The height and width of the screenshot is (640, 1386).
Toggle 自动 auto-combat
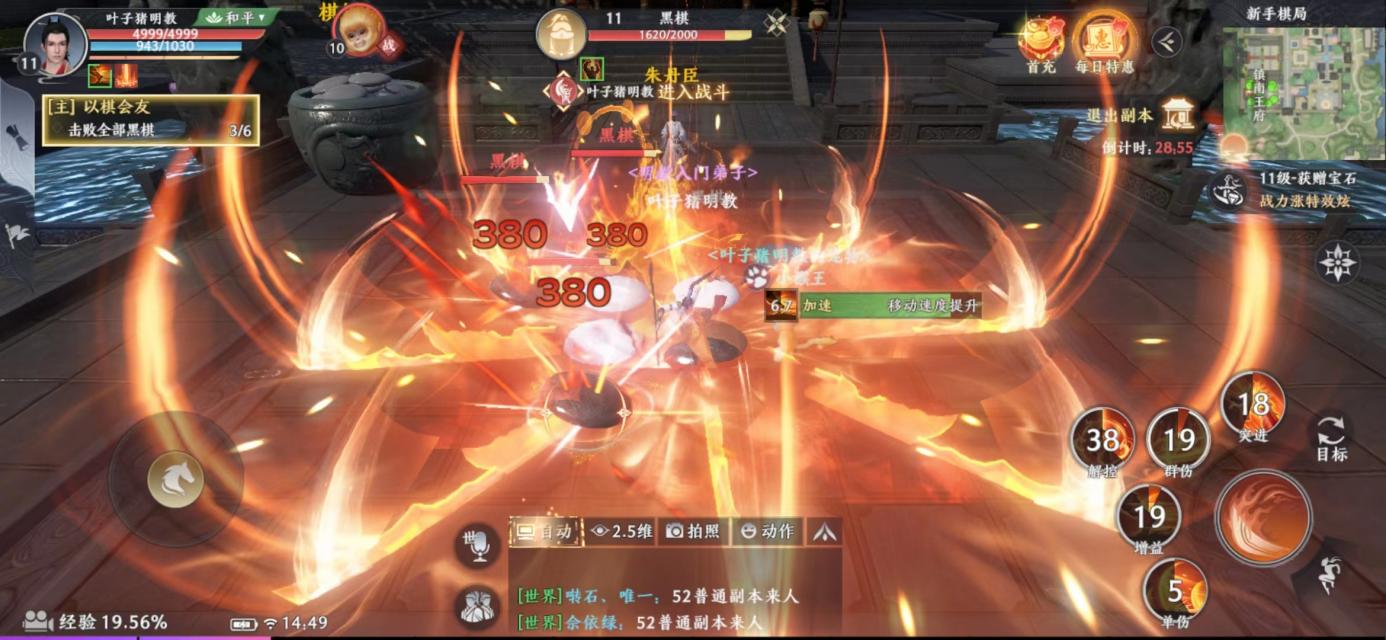[545, 531]
